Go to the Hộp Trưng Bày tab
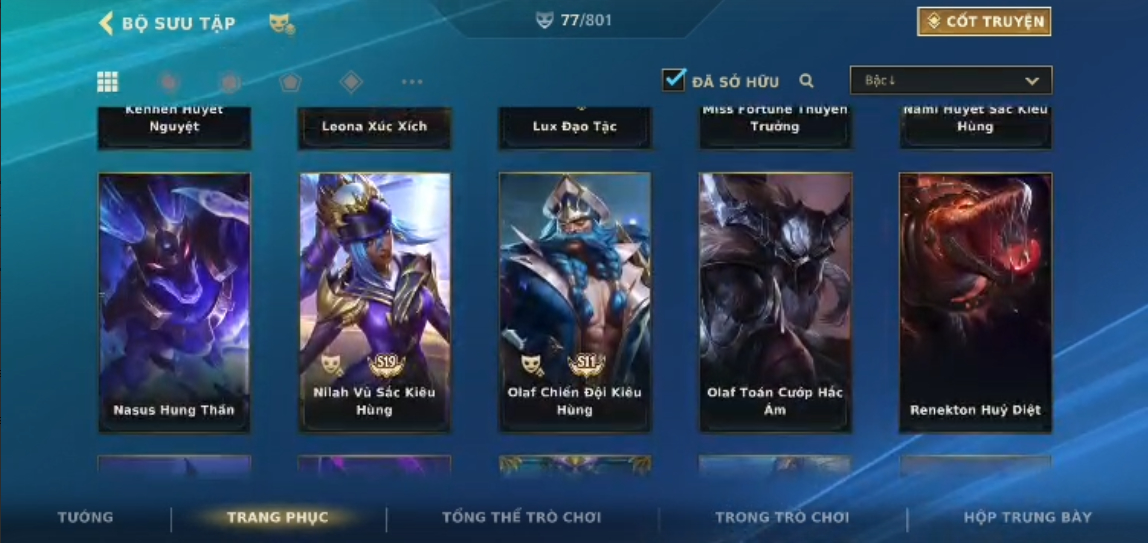 coord(1027,517)
